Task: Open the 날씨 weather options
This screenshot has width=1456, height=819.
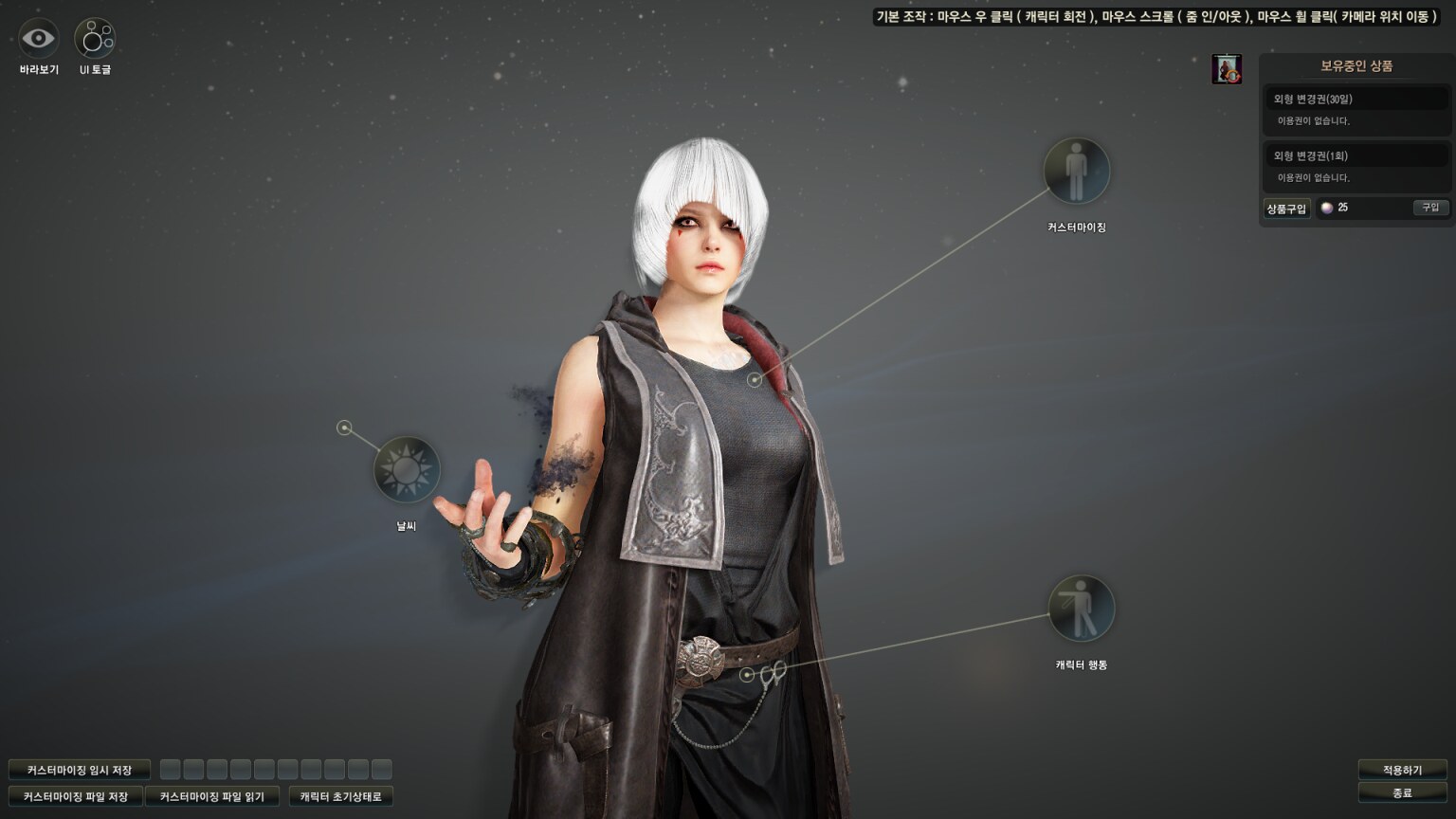Action: coord(407,469)
